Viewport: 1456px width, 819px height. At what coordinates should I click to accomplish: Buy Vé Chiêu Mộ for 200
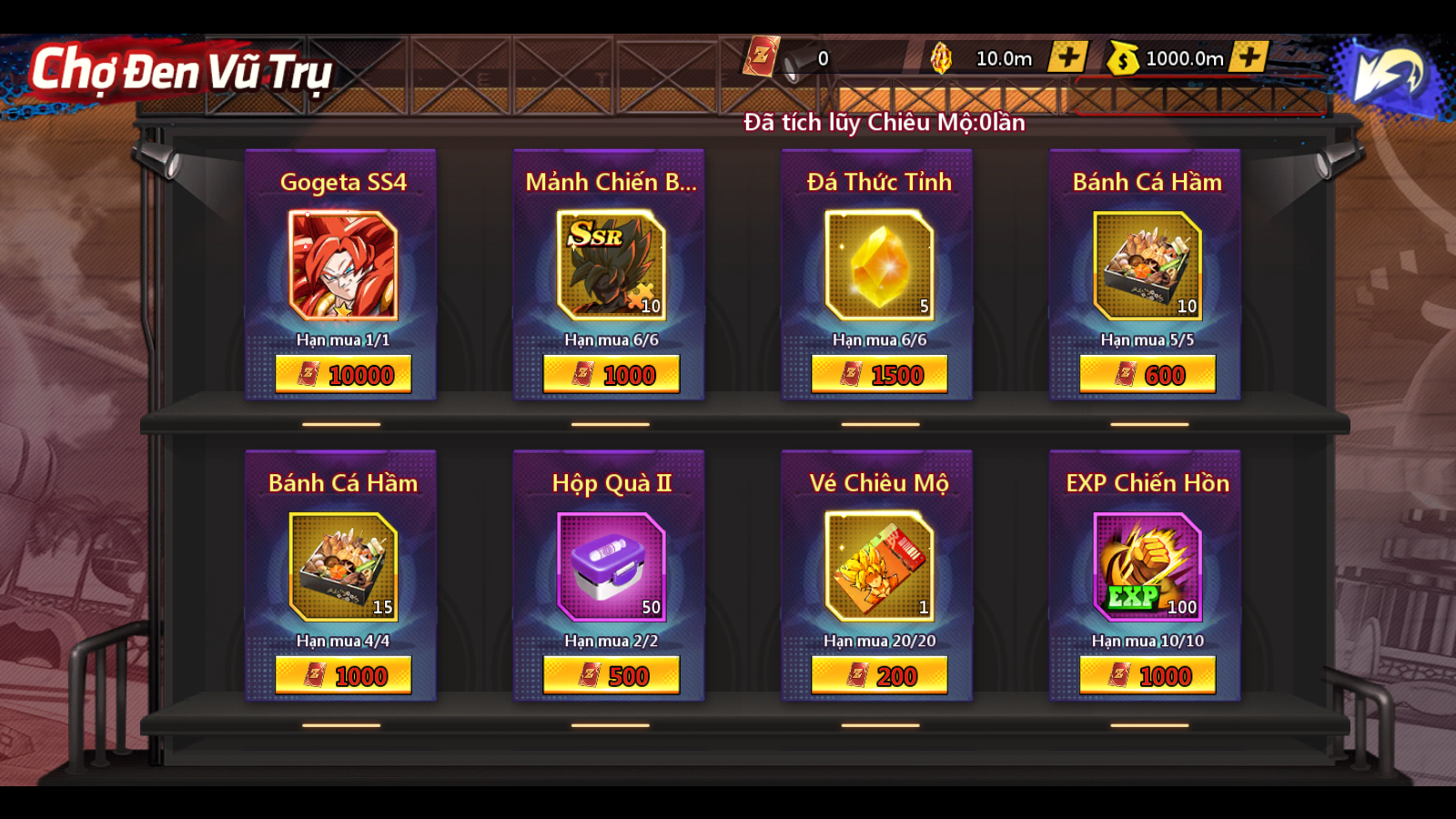879,675
